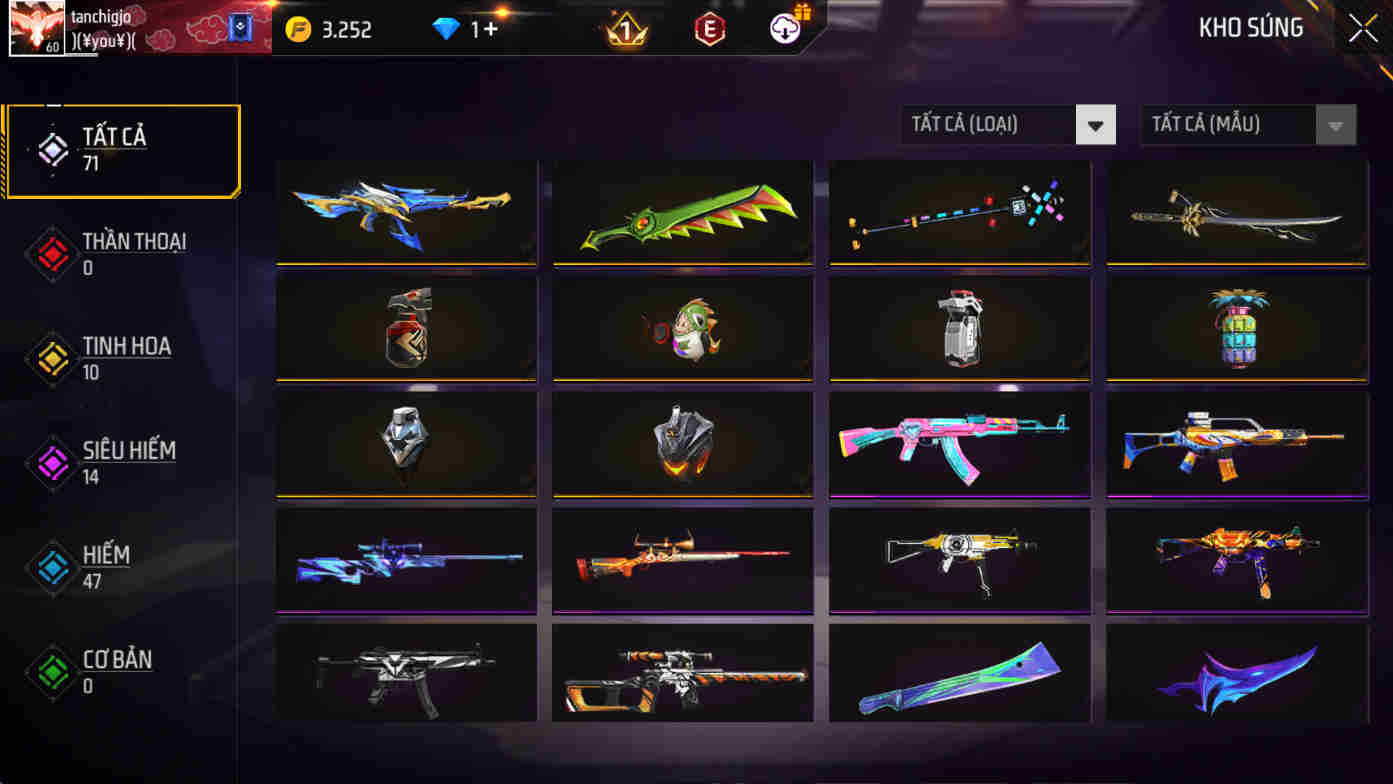Close the KHO SÚNG inventory panel
Image resolution: width=1393 pixels, height=784 pixels.
click(x=1362, y=27)
